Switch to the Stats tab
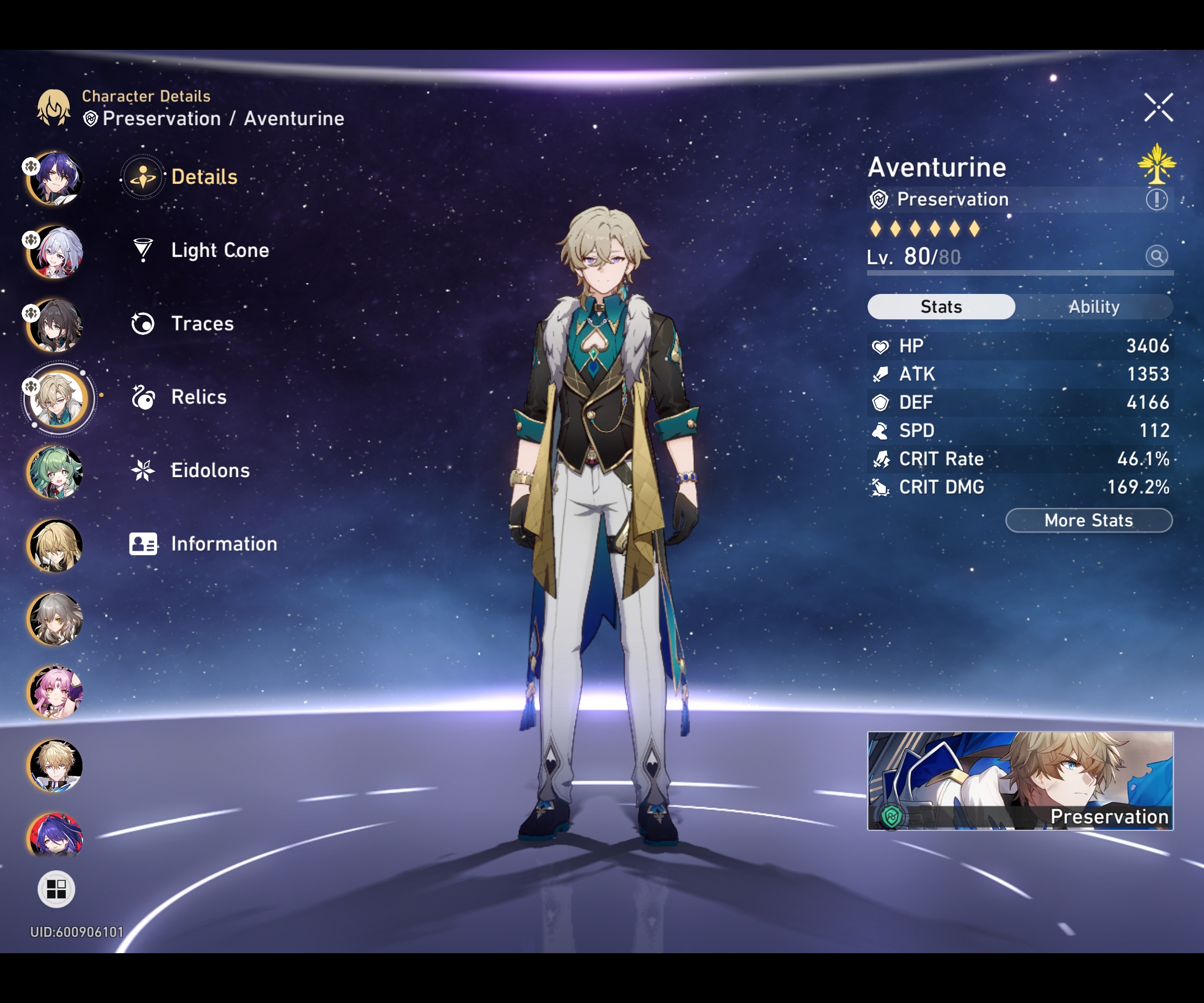This screenshot has height=1003, width=1204. [x=940, y=307]
